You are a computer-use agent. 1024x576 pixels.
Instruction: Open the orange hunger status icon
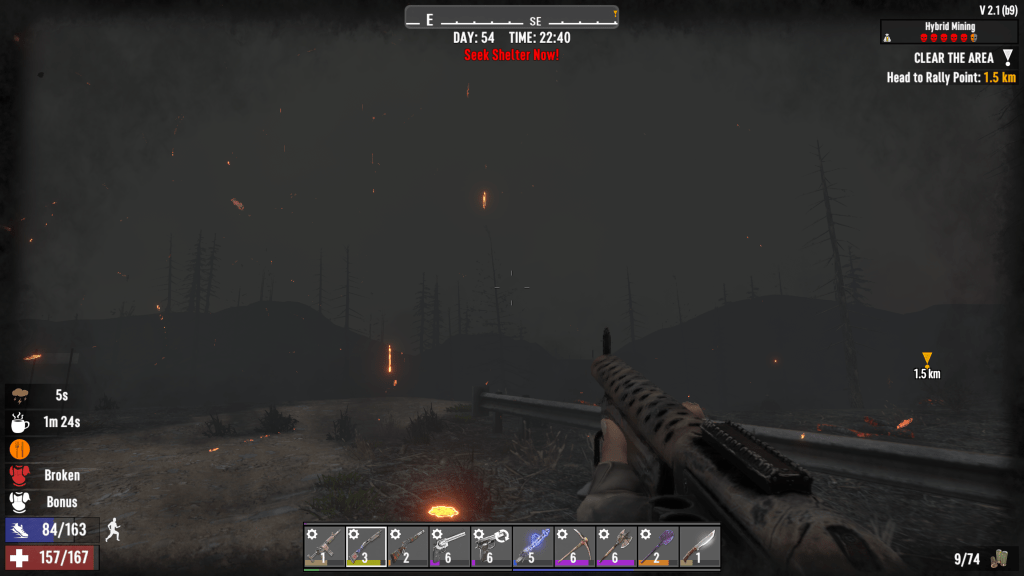point(20,449)
